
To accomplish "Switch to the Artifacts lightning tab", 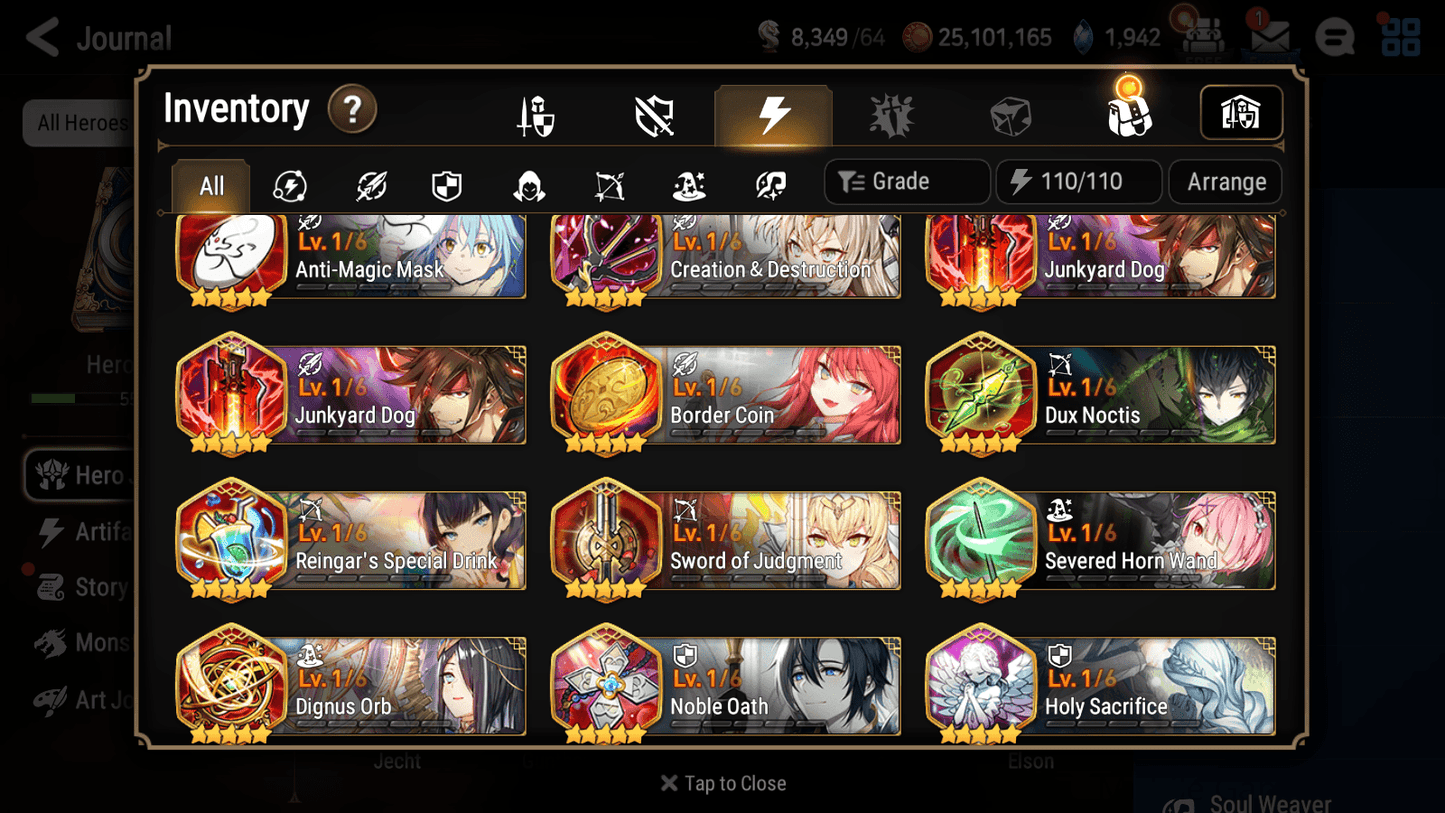I will (774, 113).
